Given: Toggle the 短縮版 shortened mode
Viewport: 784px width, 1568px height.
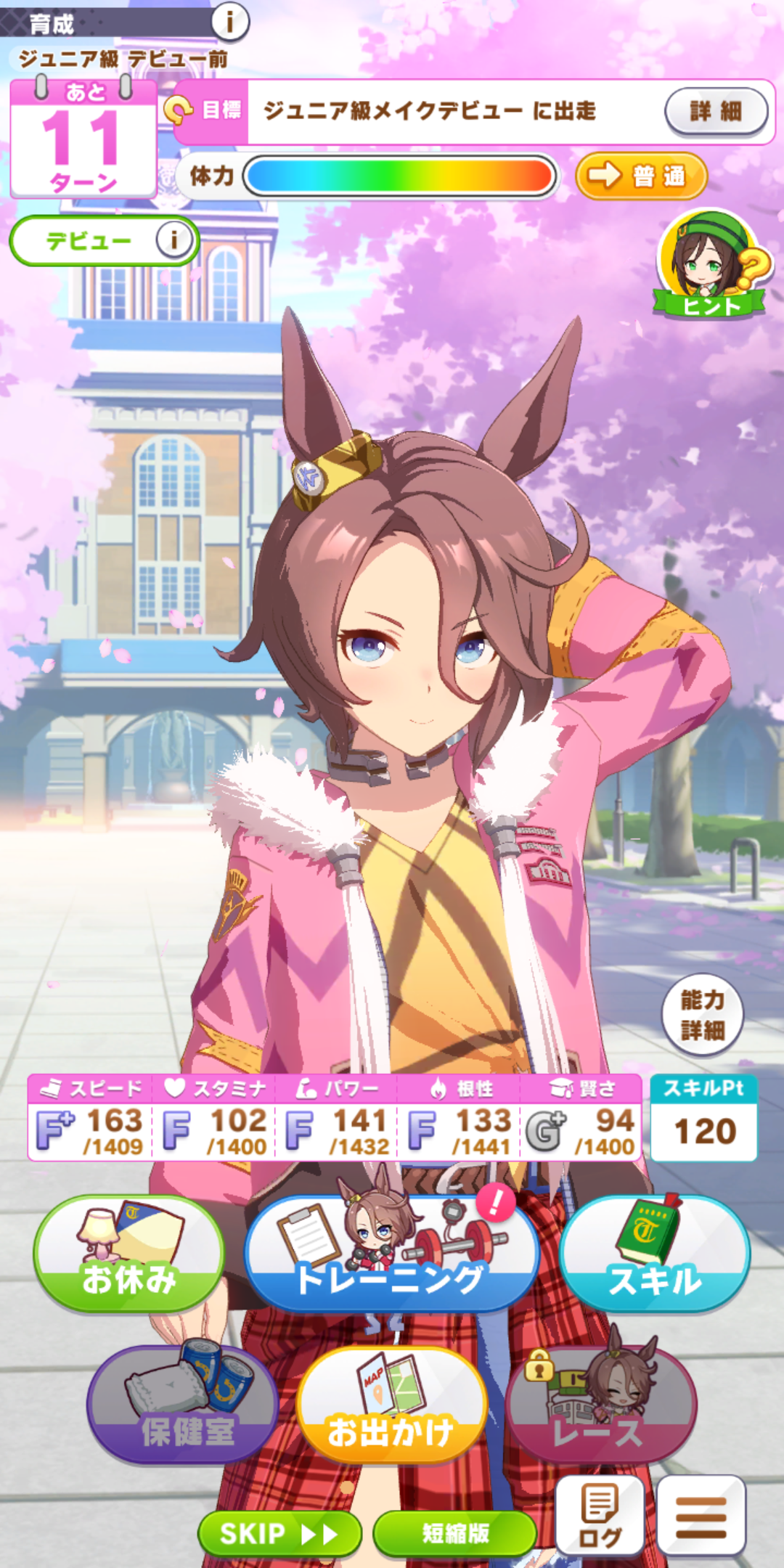Looking at the screenshot, I should [x=455, y=1533].
